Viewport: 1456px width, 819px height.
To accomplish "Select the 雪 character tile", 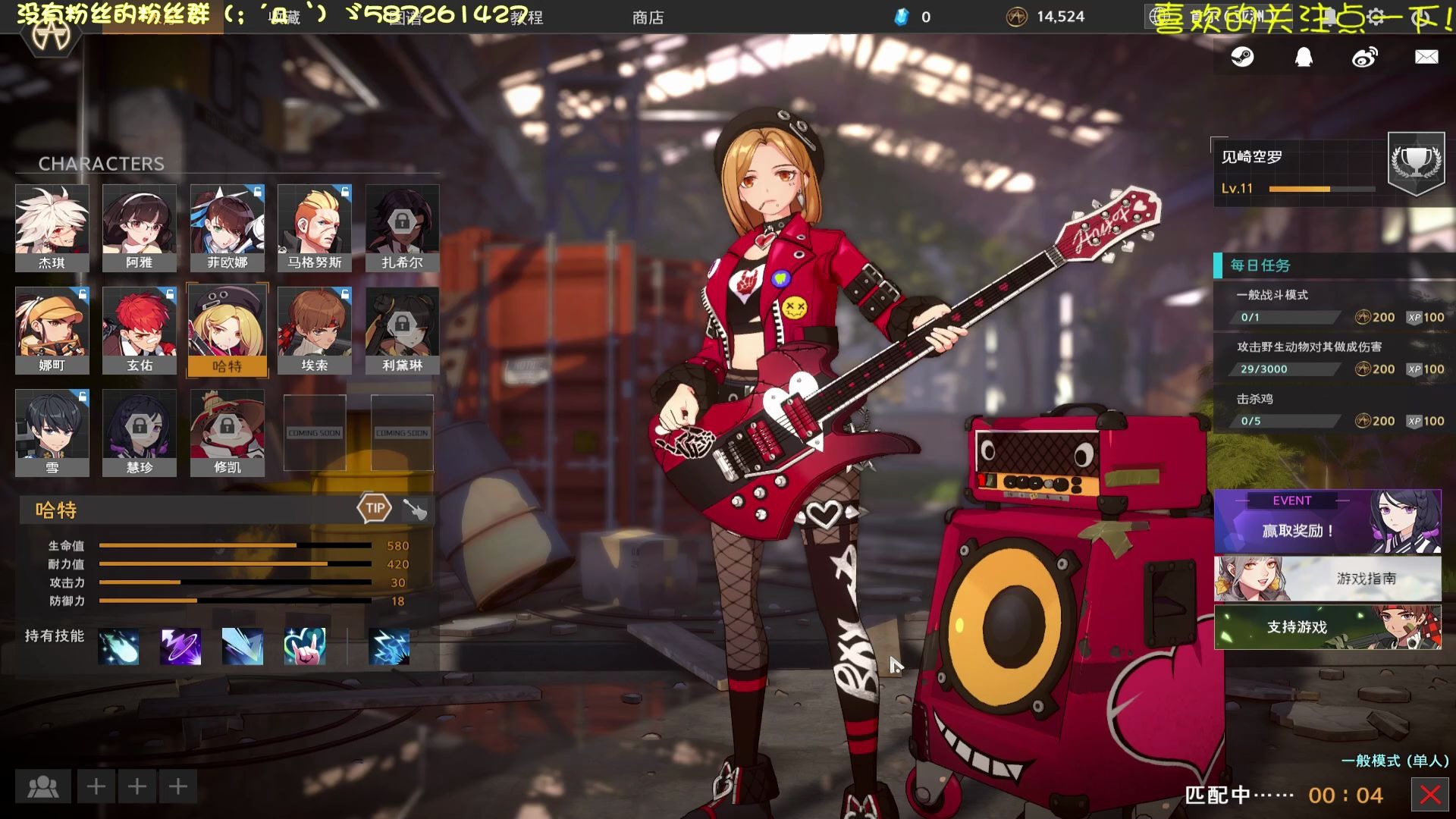I will click(x=52, y=432).
